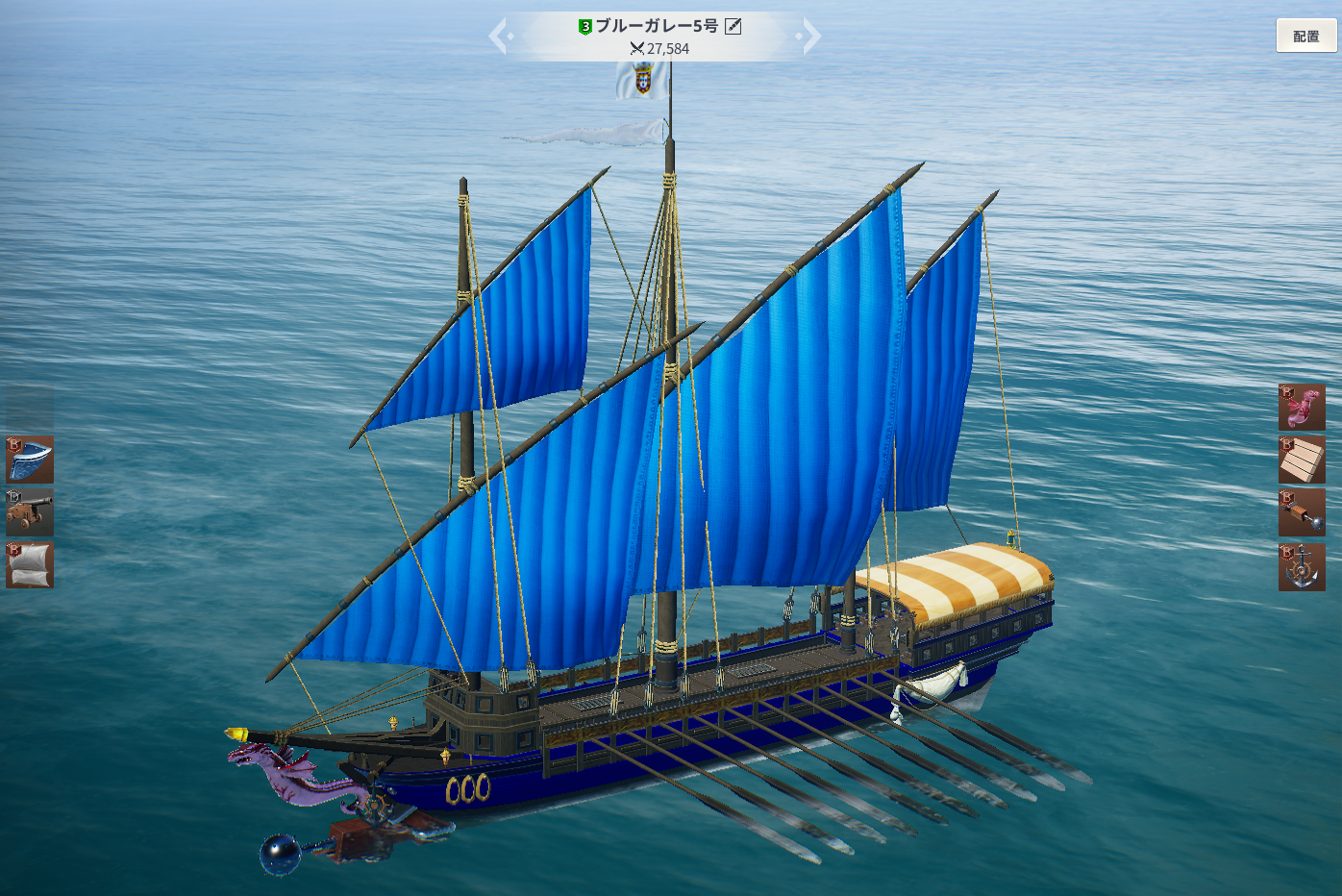Edit the ship name with pencil icon

click(733, 26)
